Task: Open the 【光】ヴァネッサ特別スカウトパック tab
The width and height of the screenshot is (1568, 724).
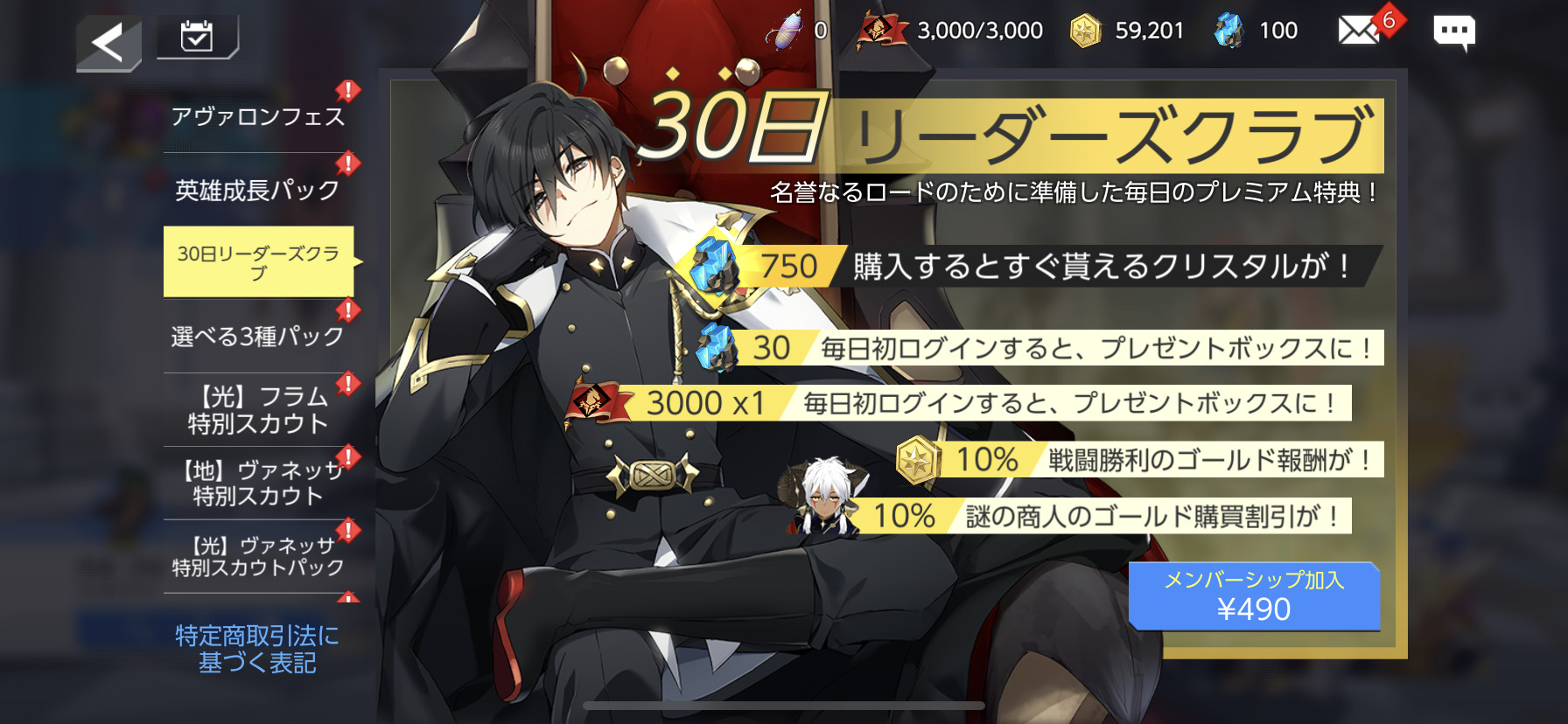Action: (x=258, y=556)
